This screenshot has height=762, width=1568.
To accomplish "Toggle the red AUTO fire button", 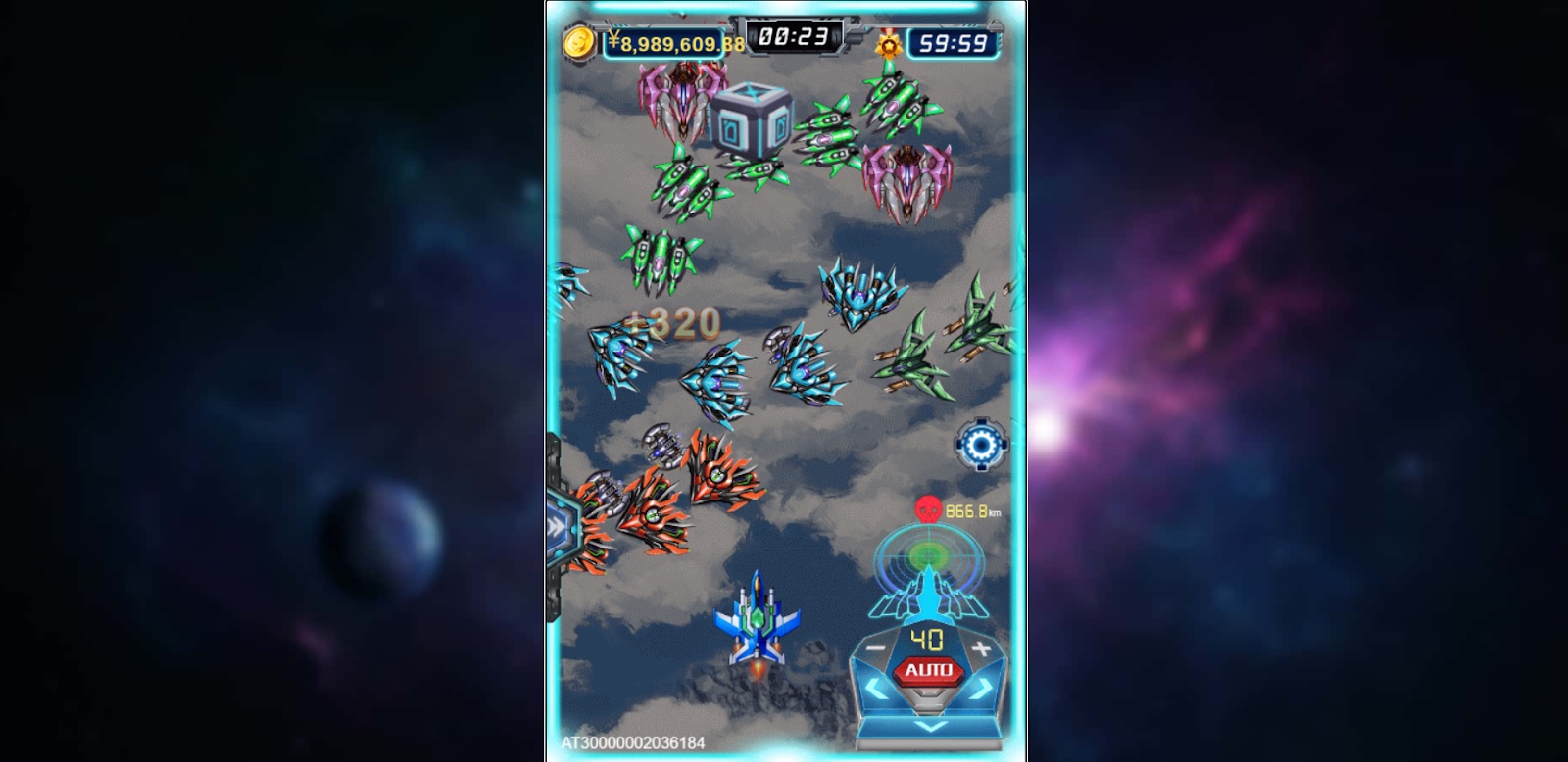I will [x=927, y=670].
